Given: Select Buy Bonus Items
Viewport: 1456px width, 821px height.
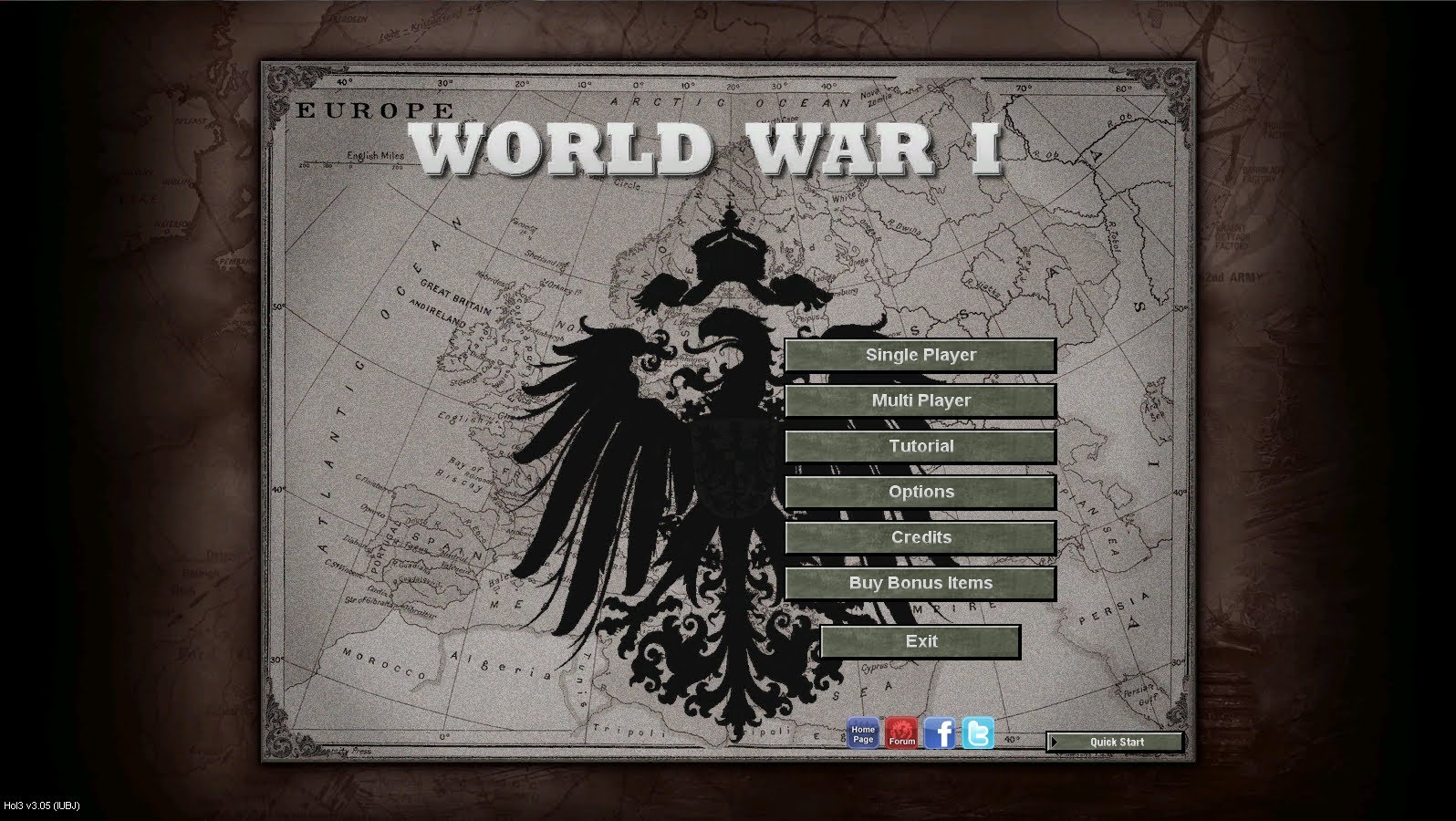Looking at the screenshot, I should pyautogui.click(x=920, y=584).
